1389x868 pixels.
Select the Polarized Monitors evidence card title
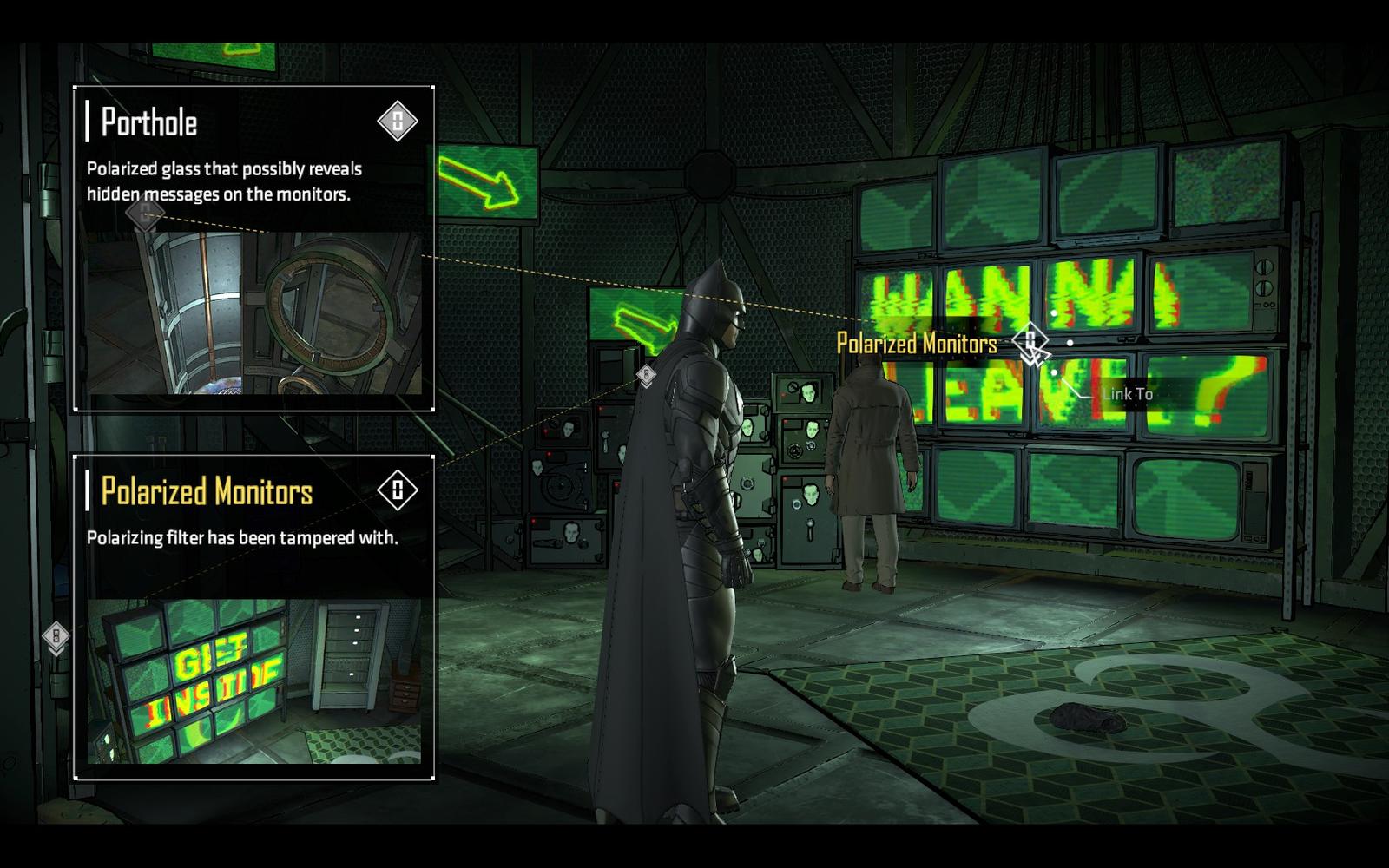207,492
